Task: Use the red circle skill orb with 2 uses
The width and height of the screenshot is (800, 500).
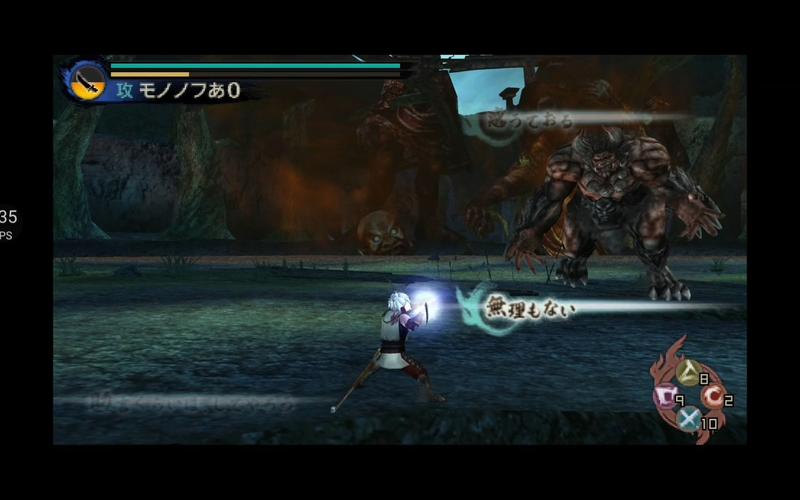Action: (x=713, y=396)
